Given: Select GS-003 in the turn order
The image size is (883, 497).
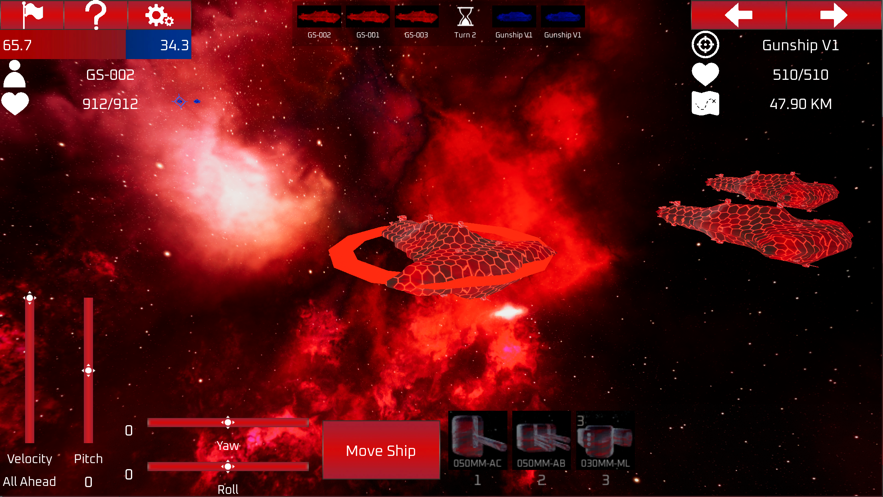Looking at the screenshot, I should click(416, 18).
